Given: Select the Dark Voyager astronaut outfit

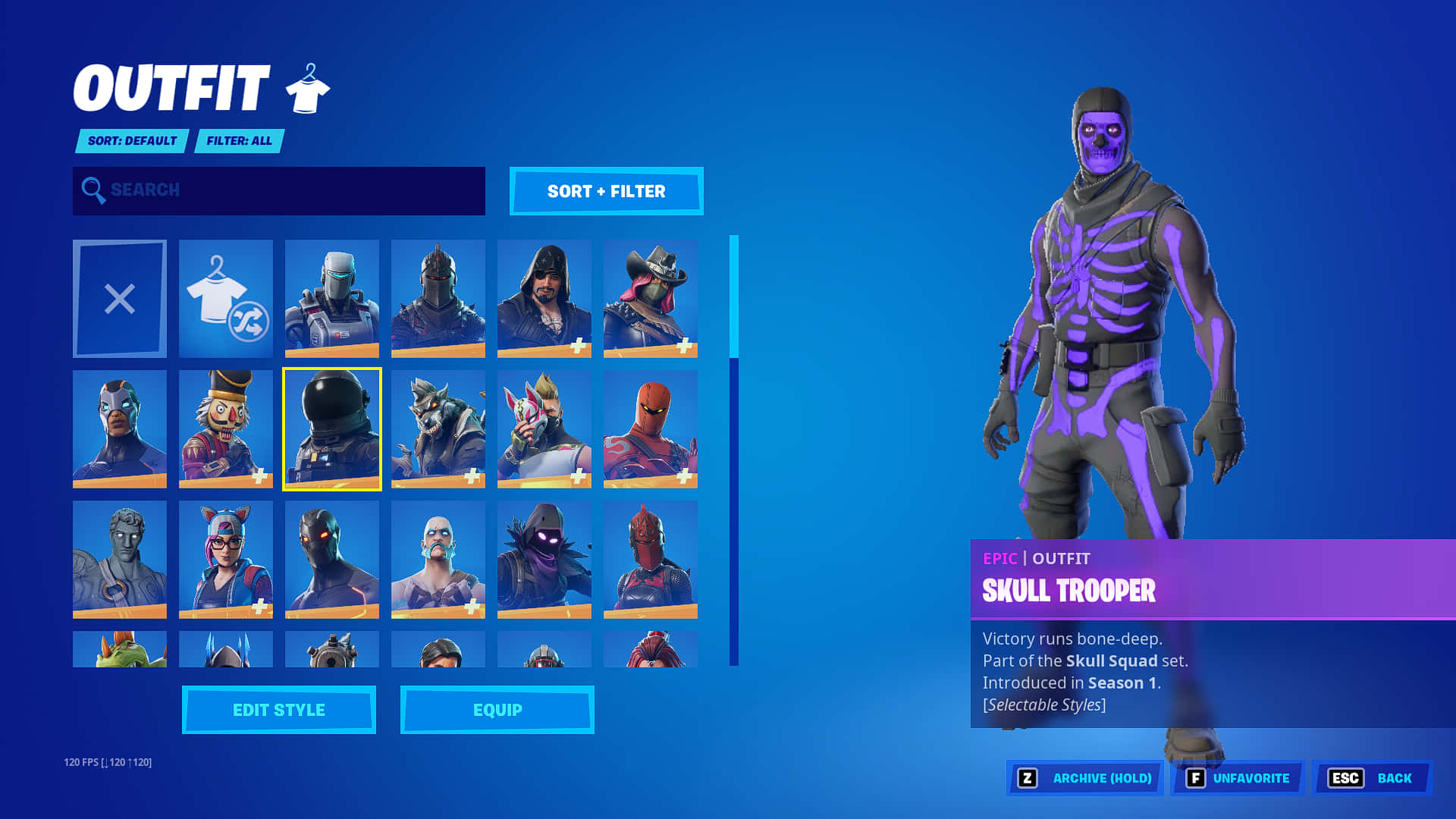Looking at the screenshot, I should tap(331, 429).
